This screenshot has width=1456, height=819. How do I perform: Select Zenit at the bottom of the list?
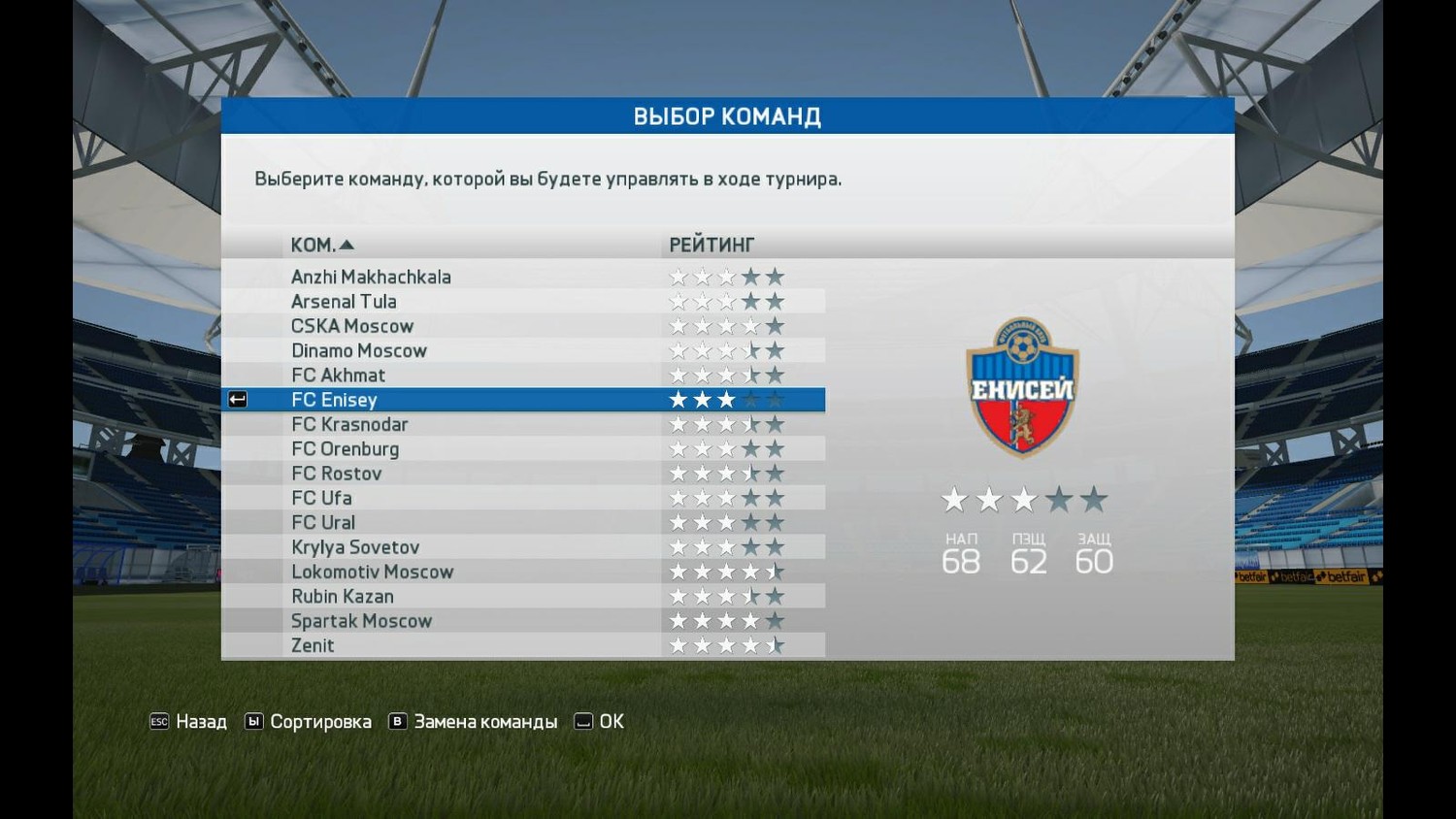(313, 645)
